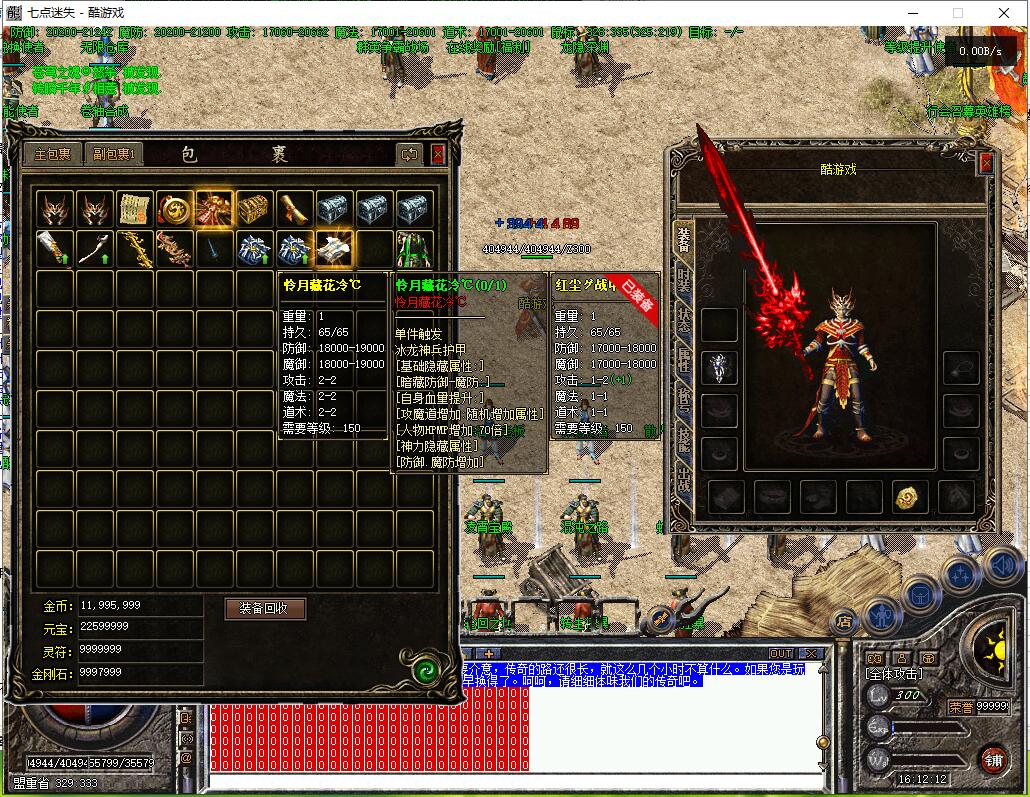Image resolution: width=1030 pixels, height=797 pixels.
Task: Close the 包裹 inventory window
Action: (x=438, y=154)
